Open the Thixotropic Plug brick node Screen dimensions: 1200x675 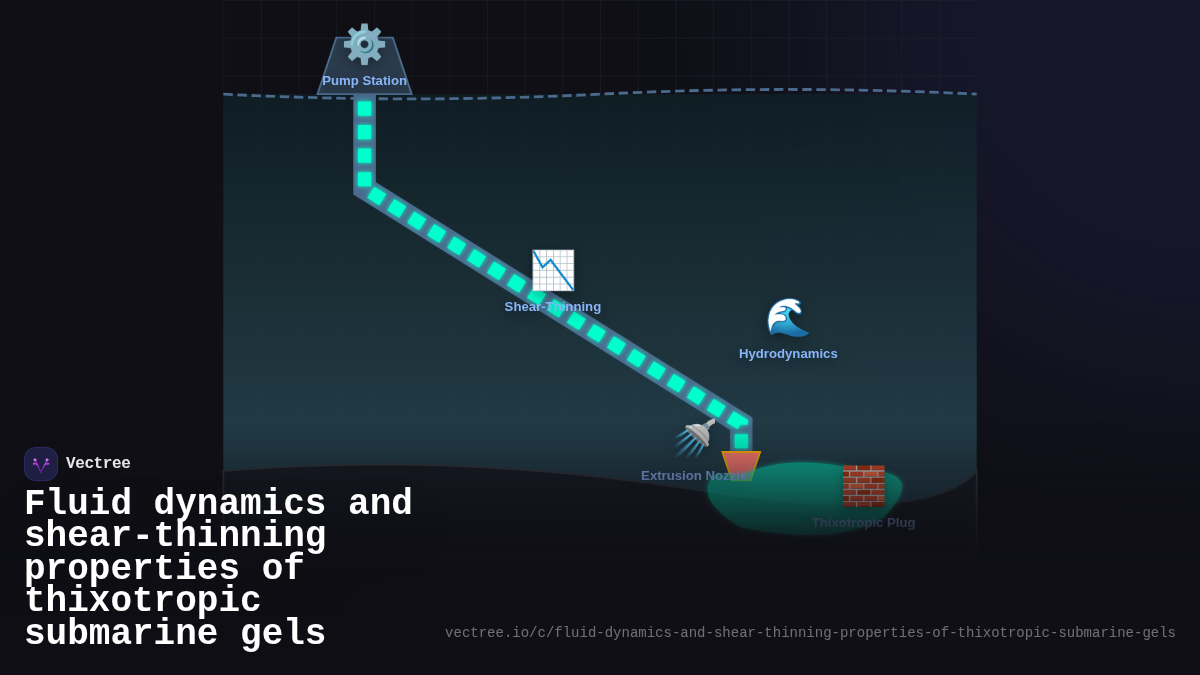863,486
